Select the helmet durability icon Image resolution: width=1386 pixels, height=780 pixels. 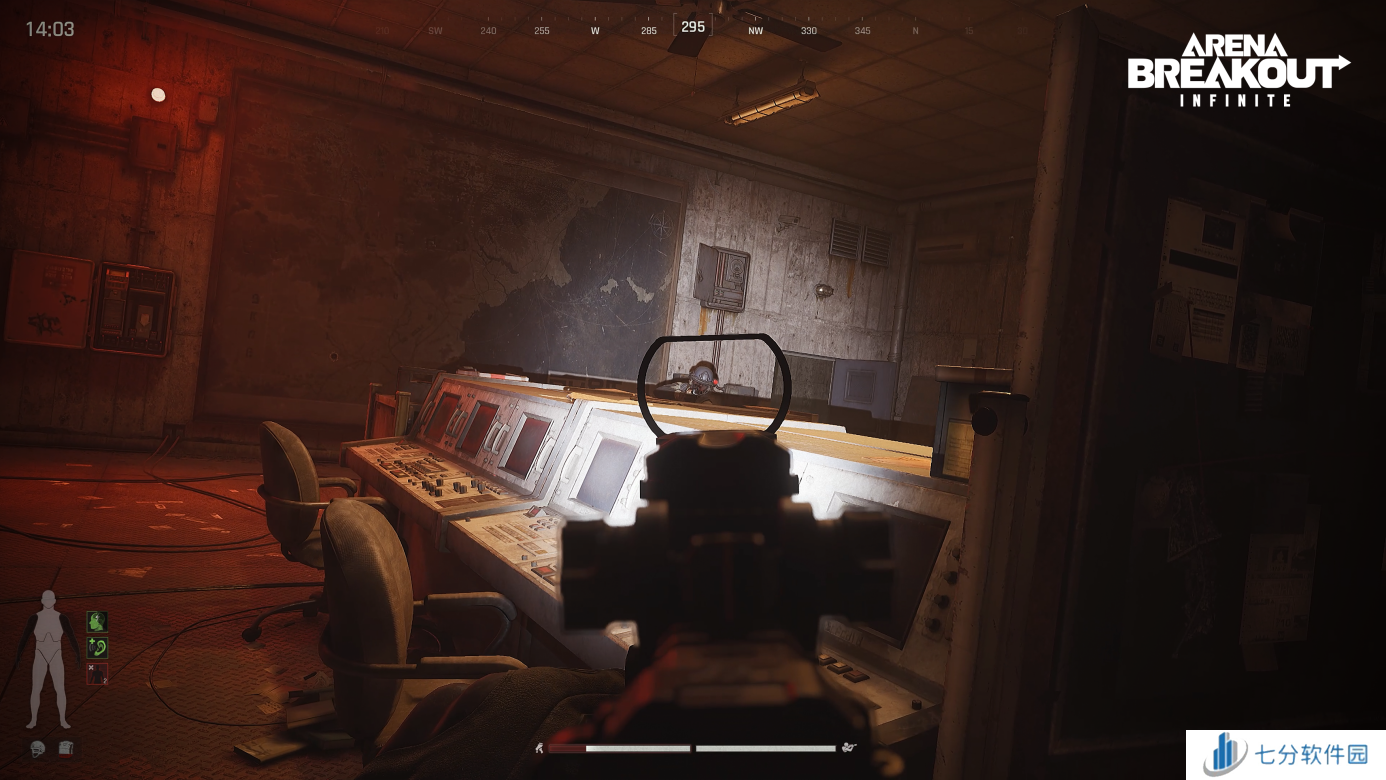[x=38, y=748]
